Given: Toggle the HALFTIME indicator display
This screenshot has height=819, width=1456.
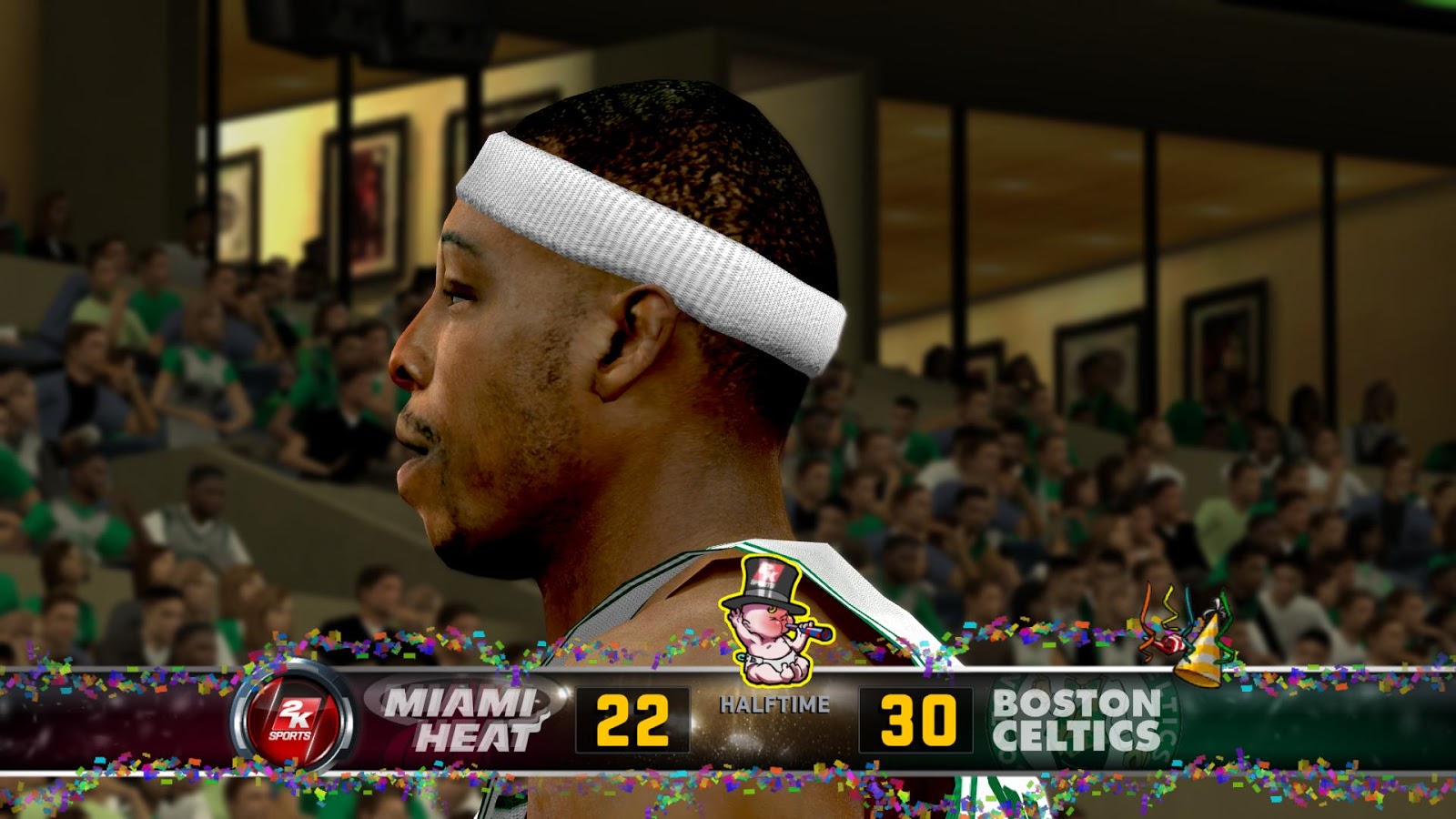Looking at the screenshot, I should (774, 702).
